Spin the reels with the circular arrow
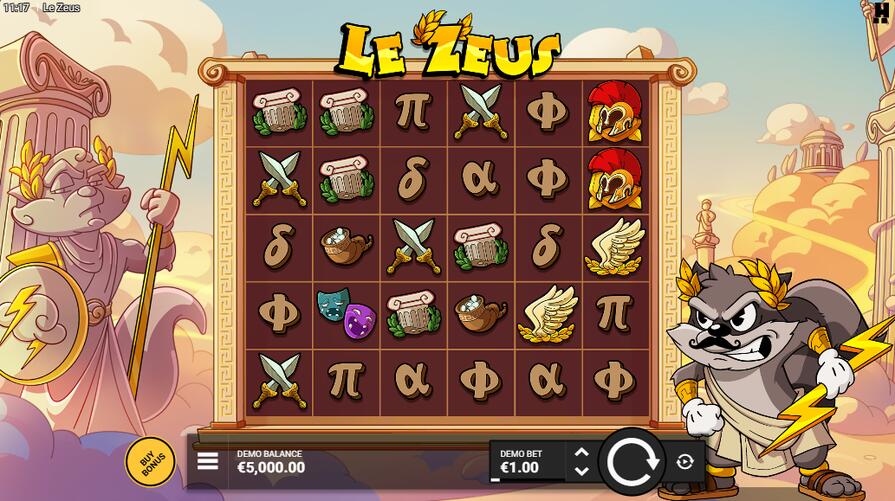This screenshot has height=501, width=895. [632, 461]
